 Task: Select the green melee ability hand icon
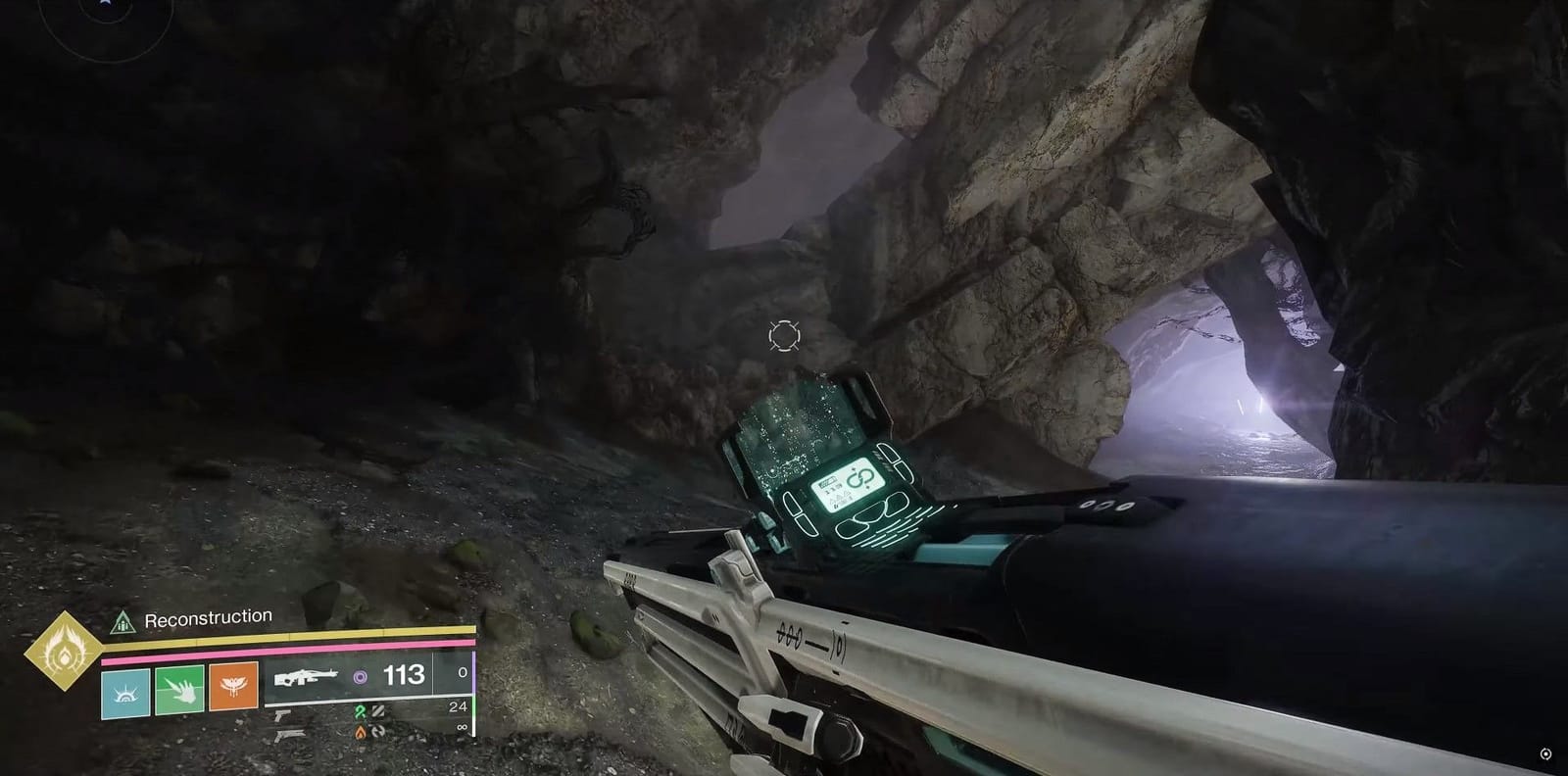tap(177, 691)
